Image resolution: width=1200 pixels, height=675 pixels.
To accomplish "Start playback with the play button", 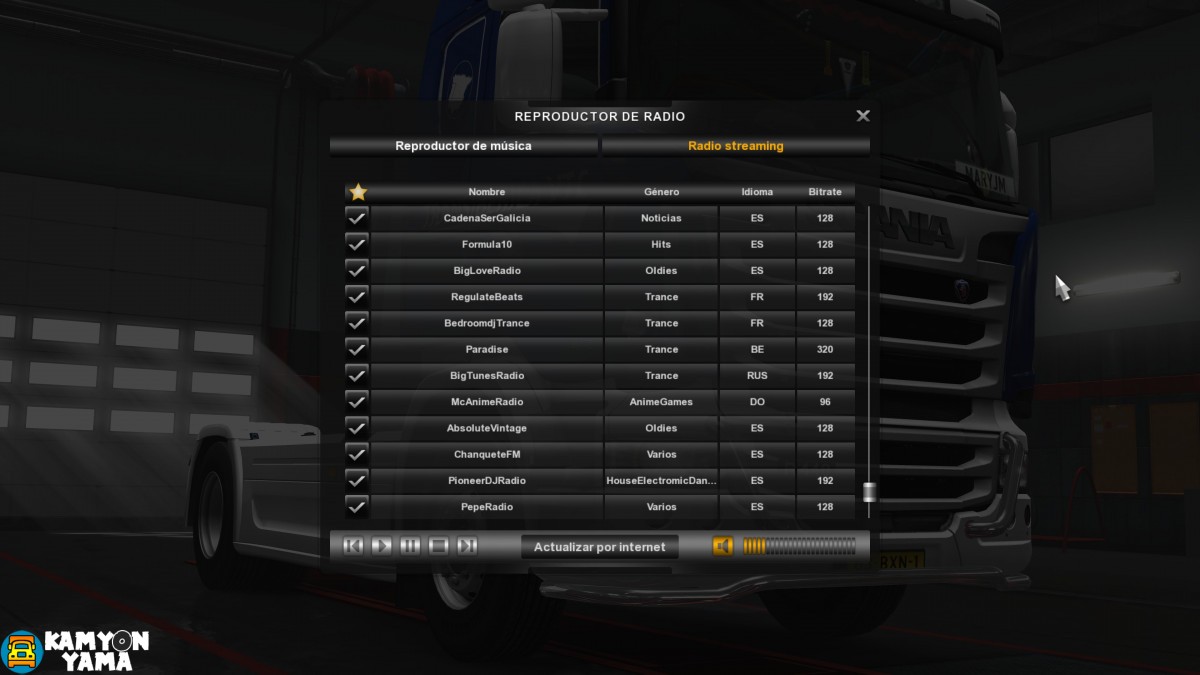I will click(x=382, y=546).
